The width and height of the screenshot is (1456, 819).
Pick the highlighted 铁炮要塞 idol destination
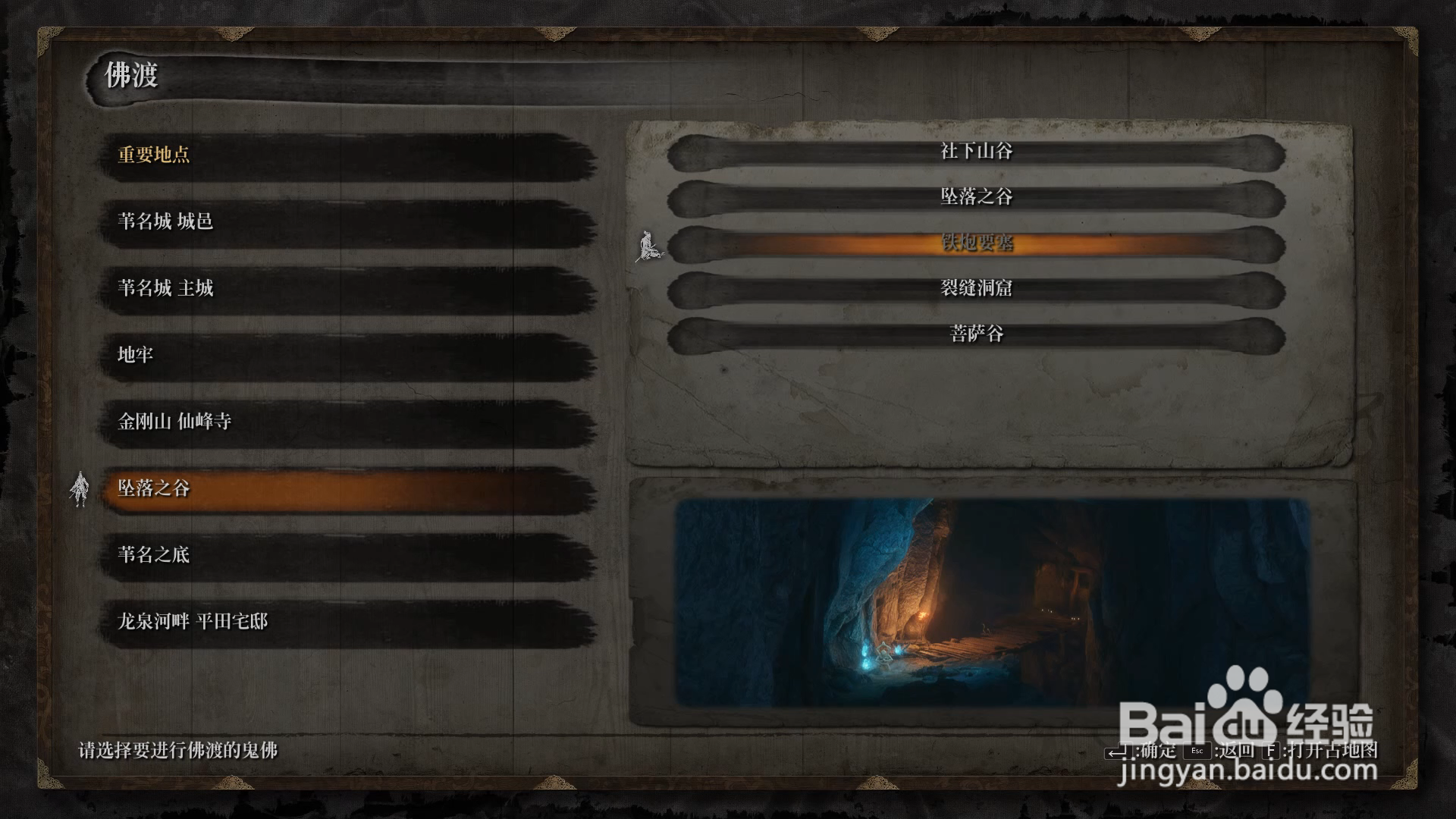pyautogui.click(x=976, y=243)
